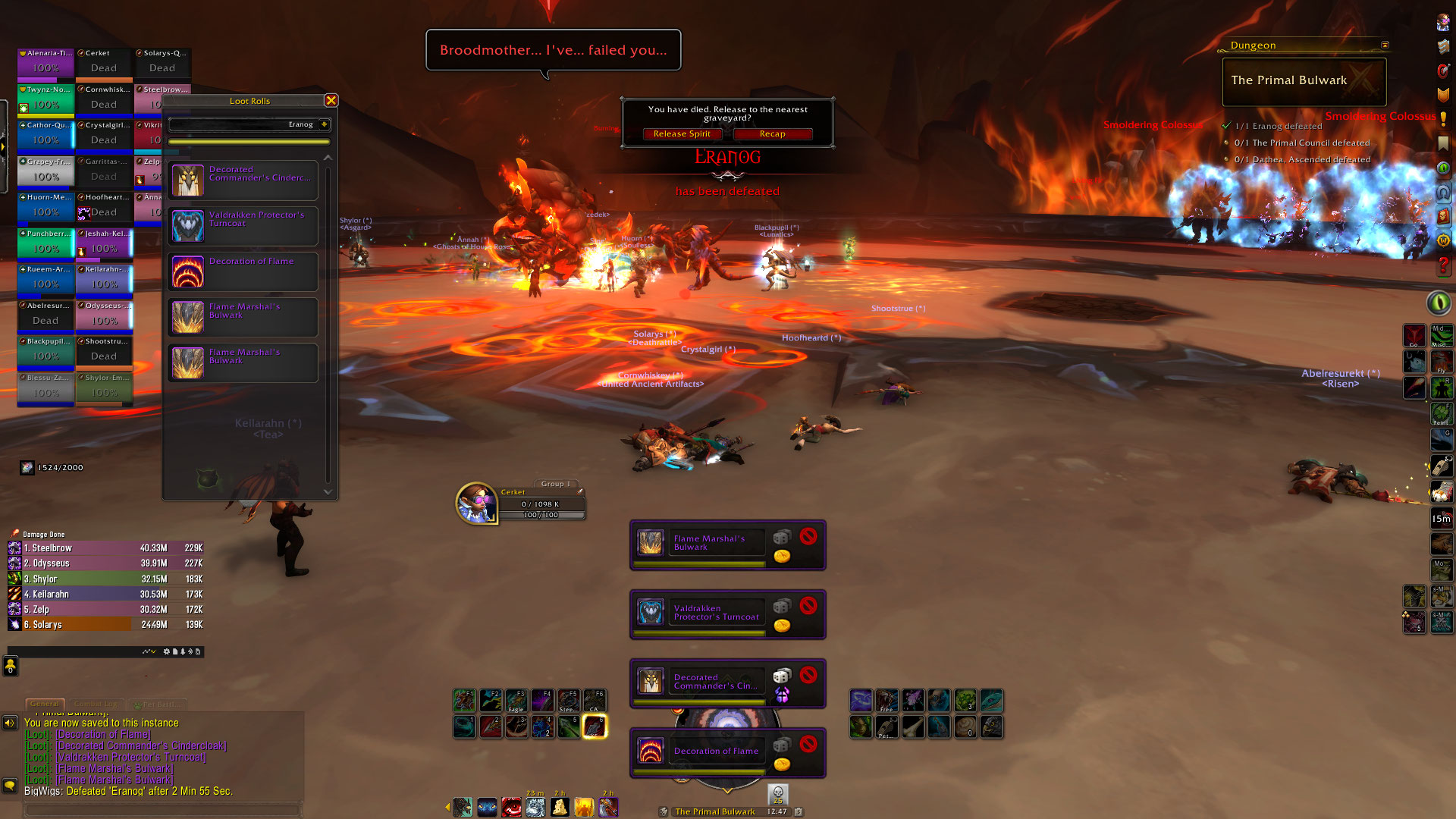Pass on the Flame Marshal's Bulwark roll
Viewport: 1456px width, 819px height.
tap(808, 537)
